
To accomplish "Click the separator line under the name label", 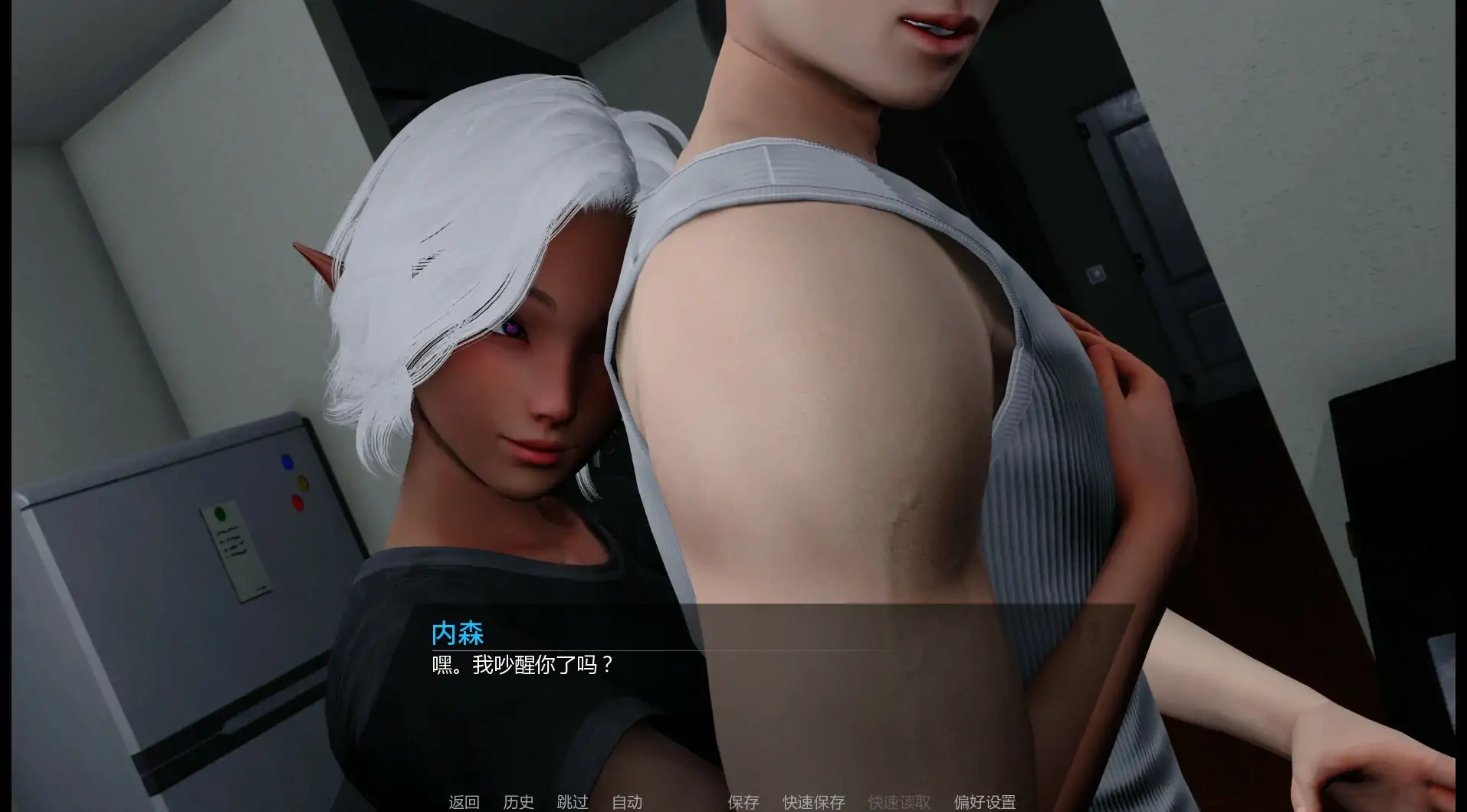I will [659, 650].
